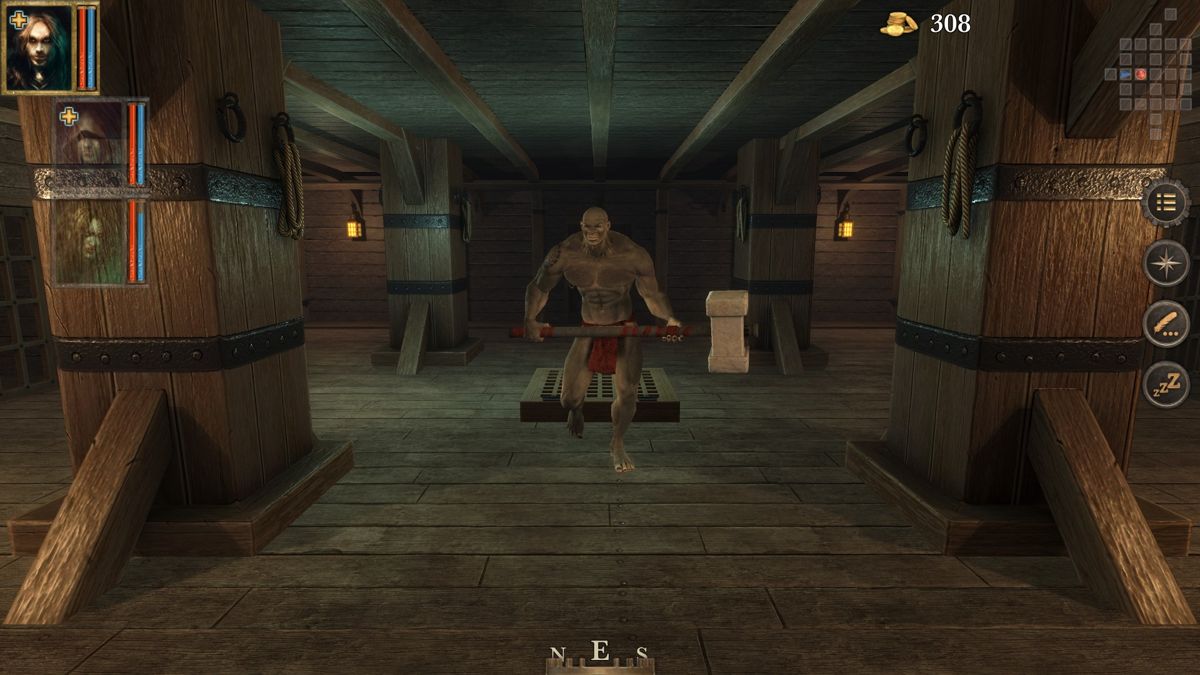Click the second portrait's gold plus icon

pos(68,117)
